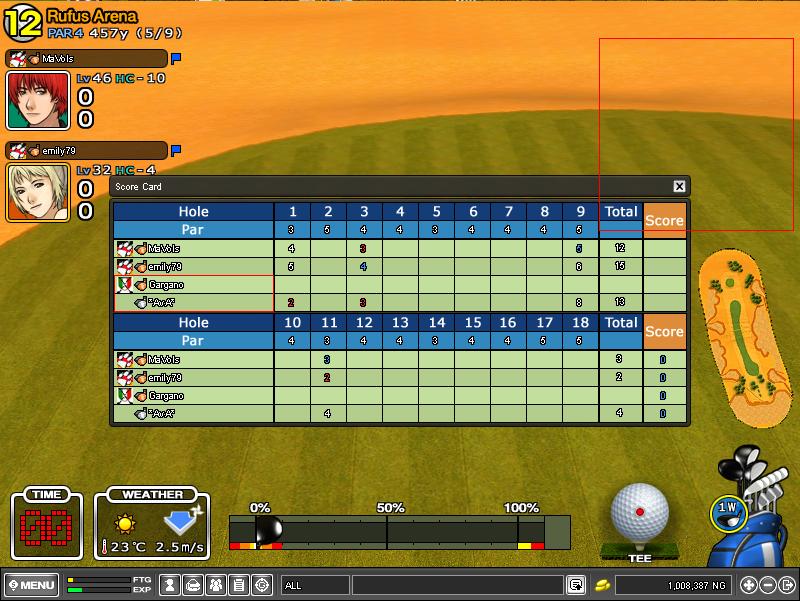This screenshot has height=601, width=800.
Task: Select the 1W driver club icon
Action: 728,509
